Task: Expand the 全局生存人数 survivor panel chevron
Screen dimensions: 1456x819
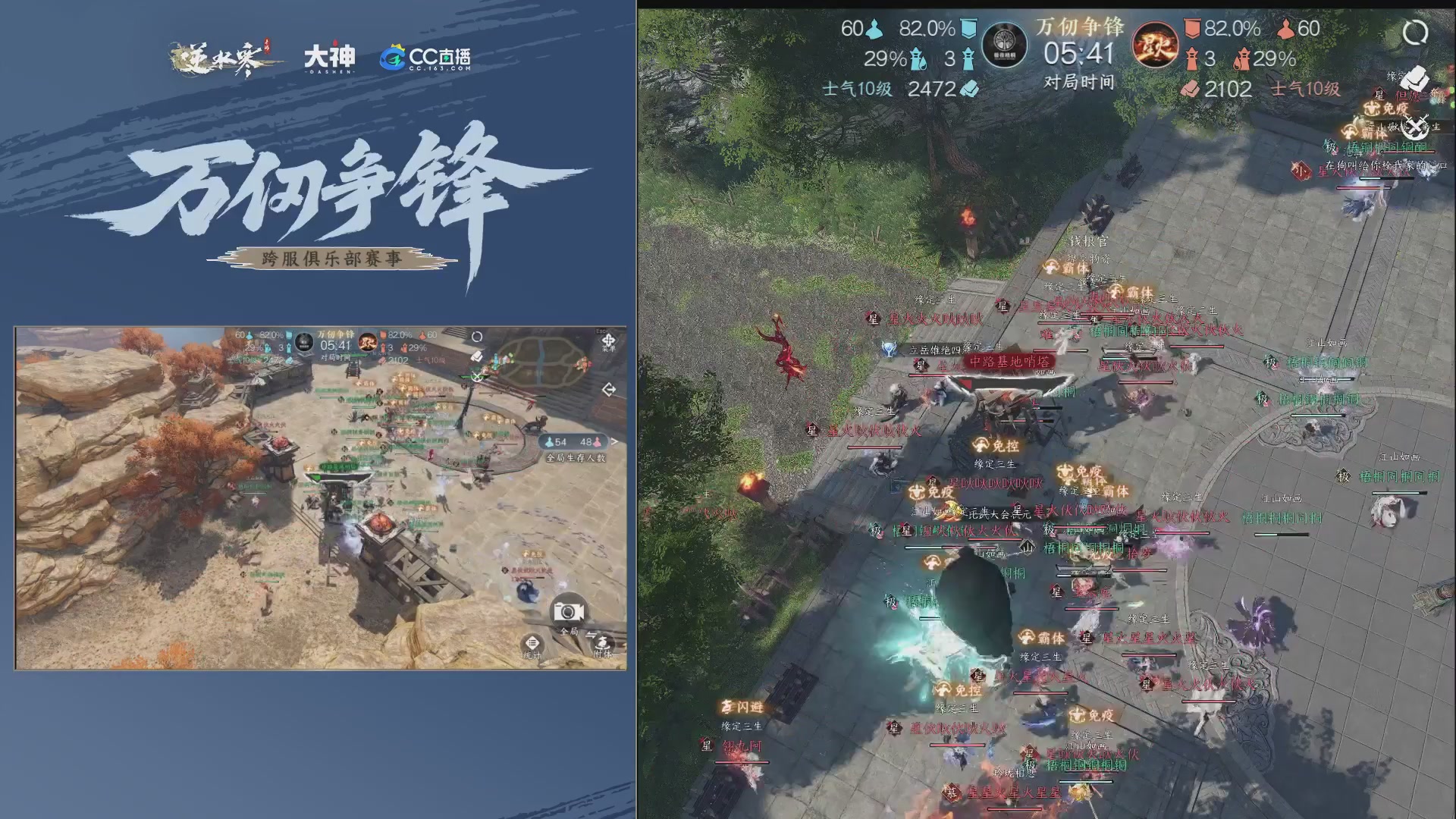Action: point(613,441)
